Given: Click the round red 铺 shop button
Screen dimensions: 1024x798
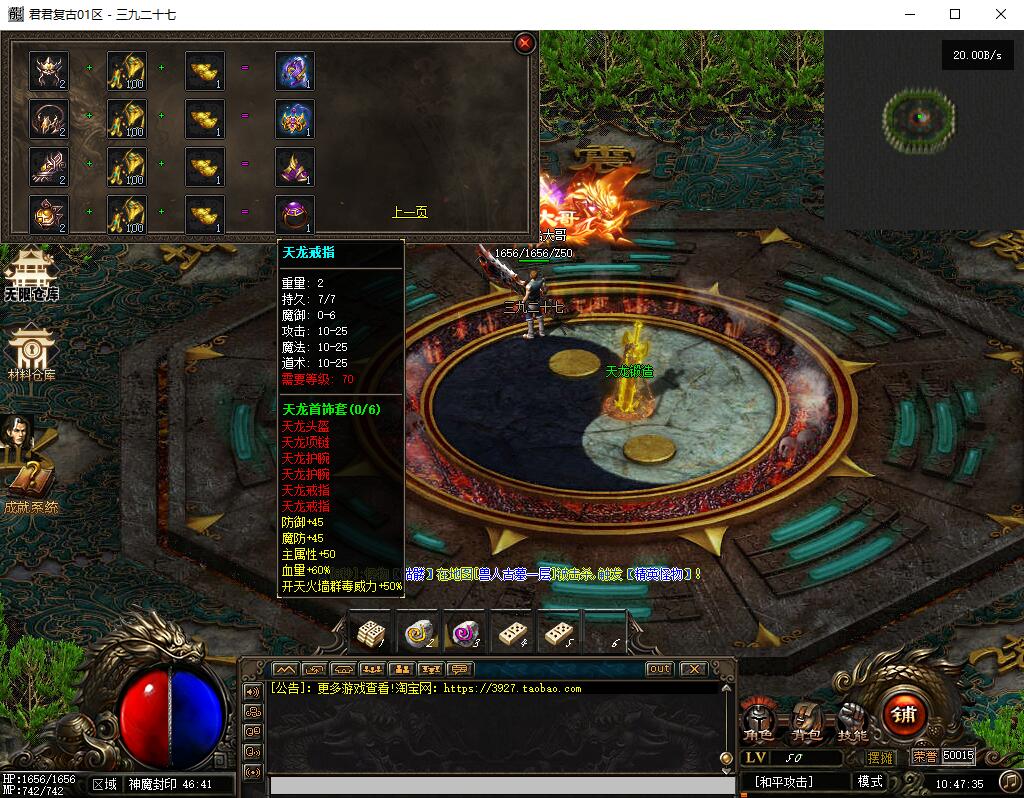Looking at the screenshot, I should pyautogui.click(x=904, y=715).
